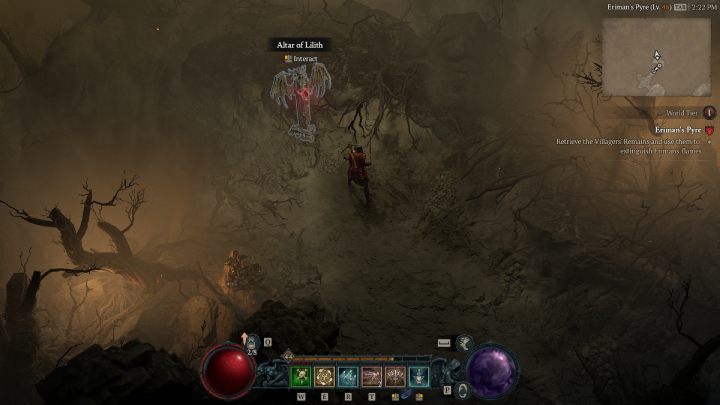Activate the fifth skill bar ability
The width and height of the screenshot is (720, 405).
pos(395,376)
